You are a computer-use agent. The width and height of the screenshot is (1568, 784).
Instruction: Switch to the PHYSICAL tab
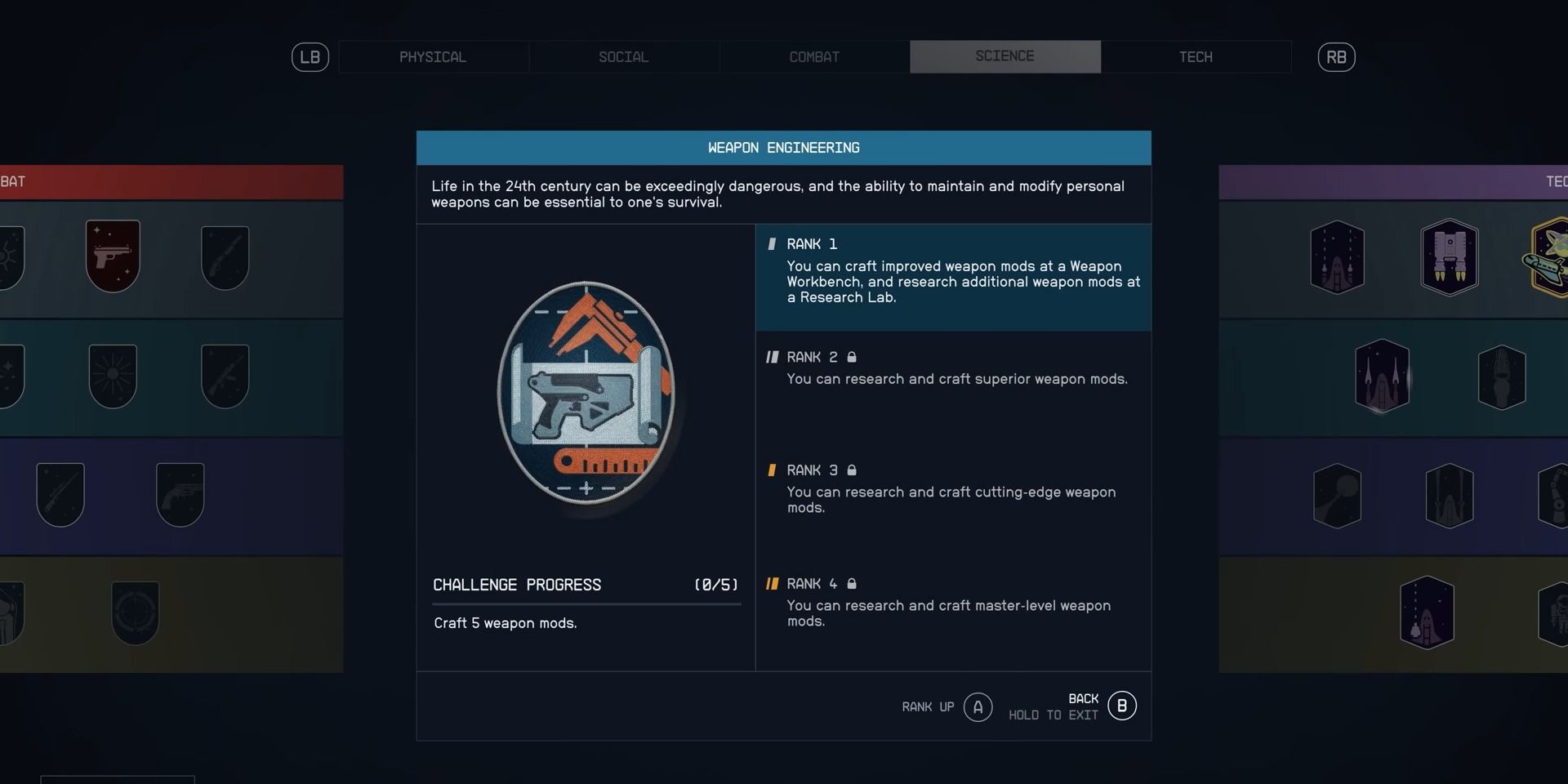[432, 57]
